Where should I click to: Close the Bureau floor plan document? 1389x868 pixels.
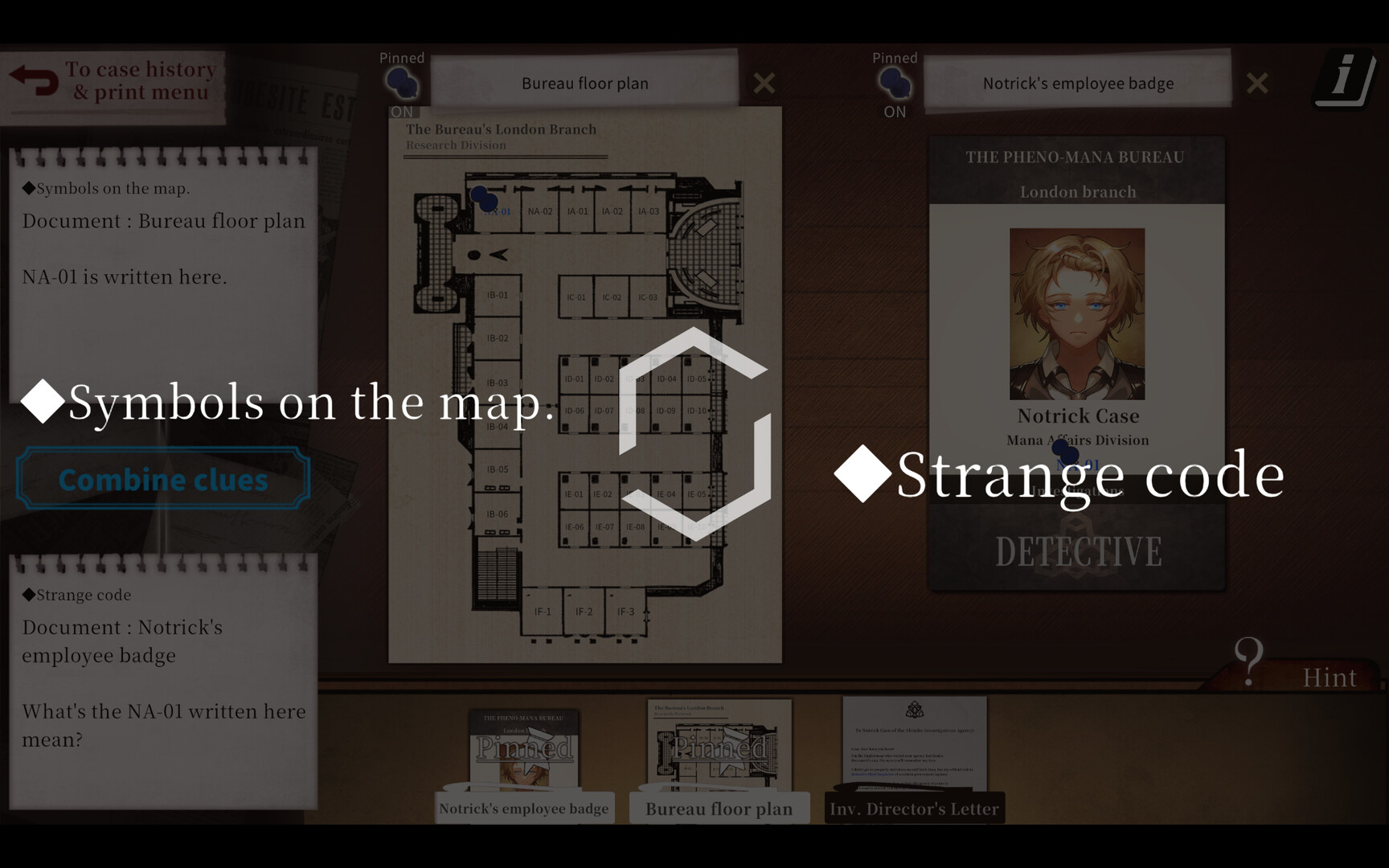(764, 83)
